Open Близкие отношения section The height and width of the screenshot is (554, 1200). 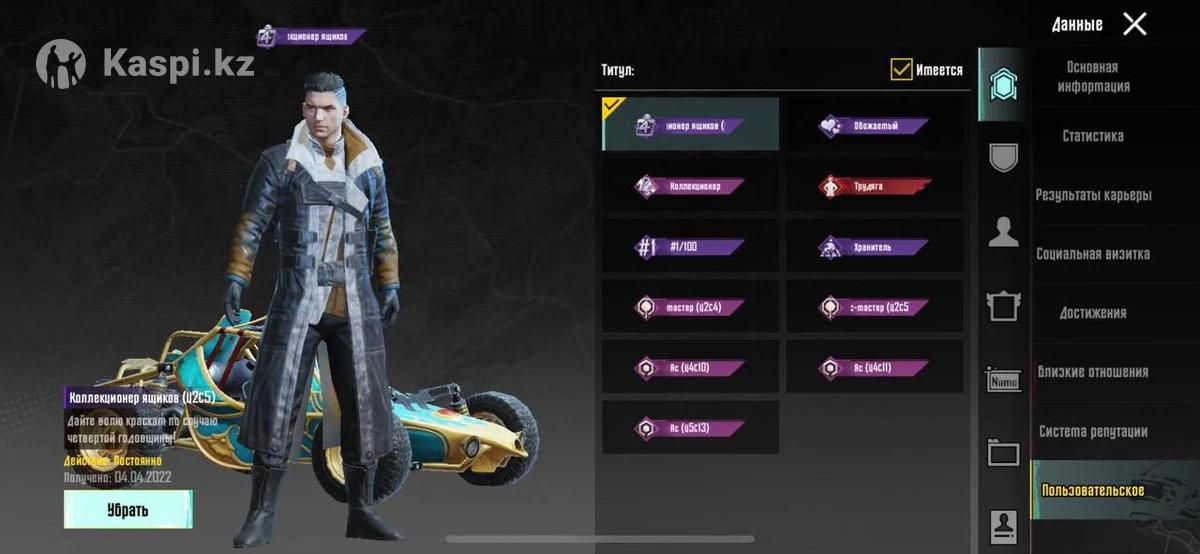coord(1092,372)
